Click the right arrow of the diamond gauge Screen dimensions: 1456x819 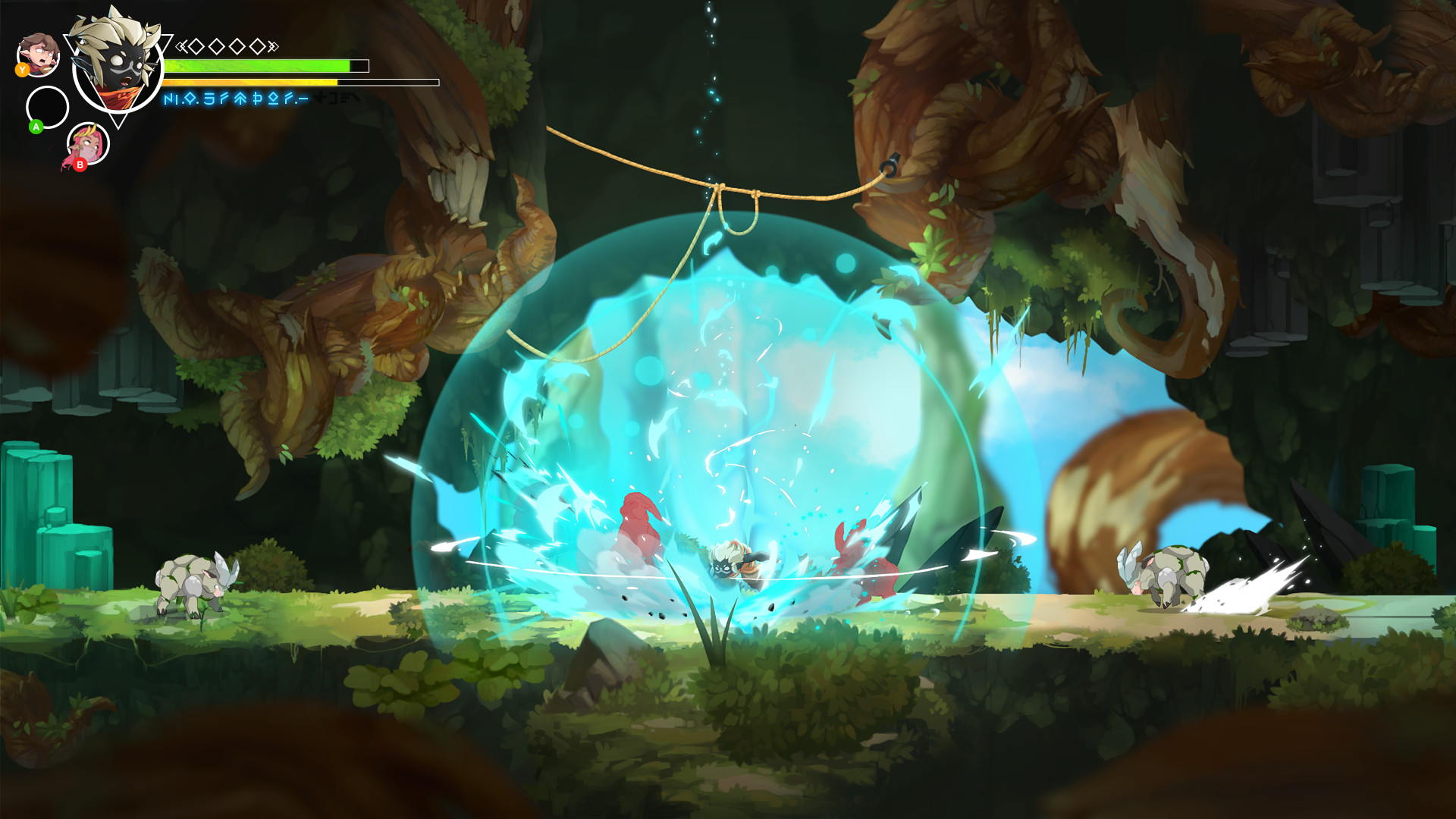pyautogui.click(x=274, y=46)
